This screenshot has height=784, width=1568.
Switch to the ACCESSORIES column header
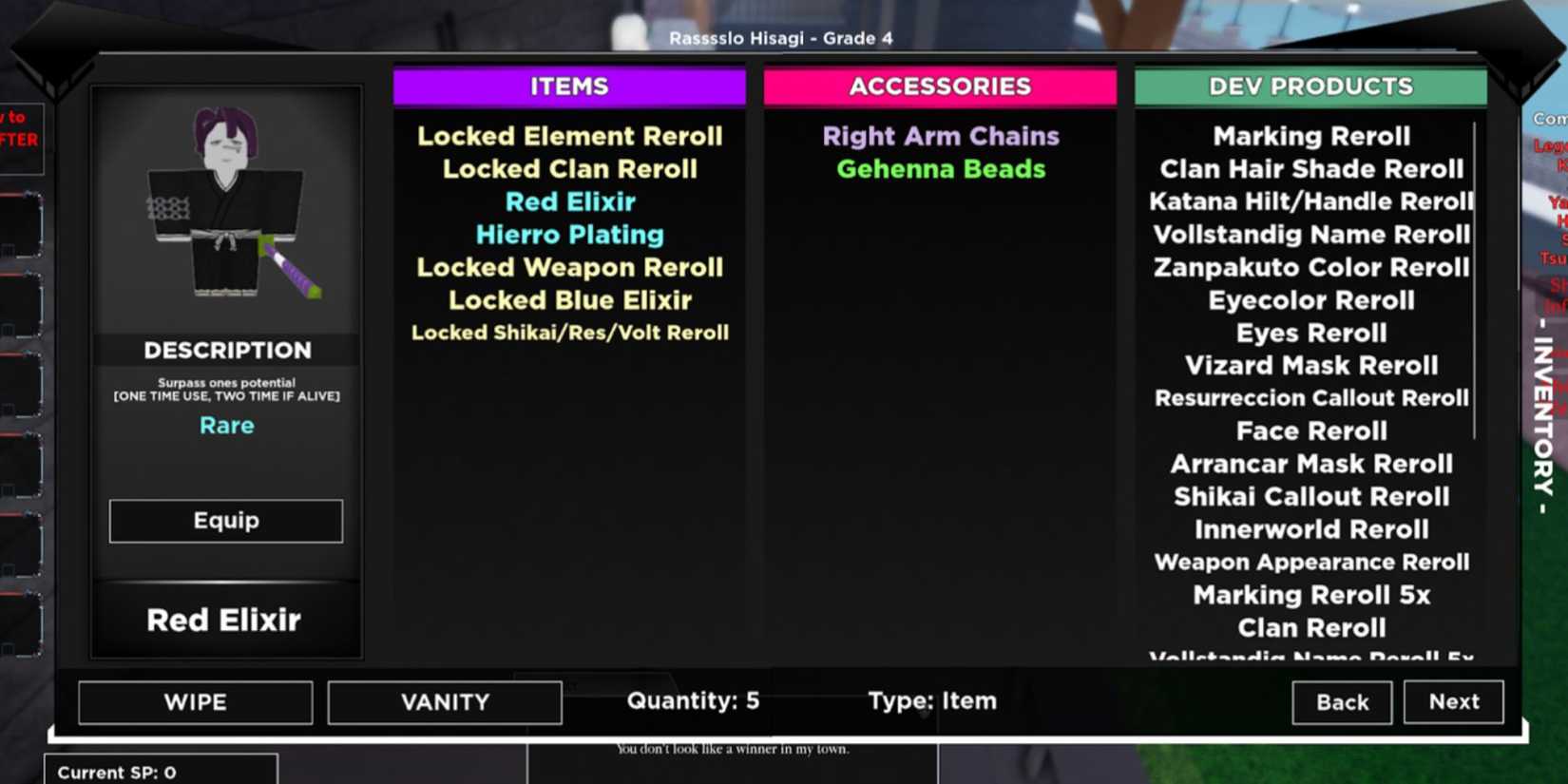coord(940,86)
